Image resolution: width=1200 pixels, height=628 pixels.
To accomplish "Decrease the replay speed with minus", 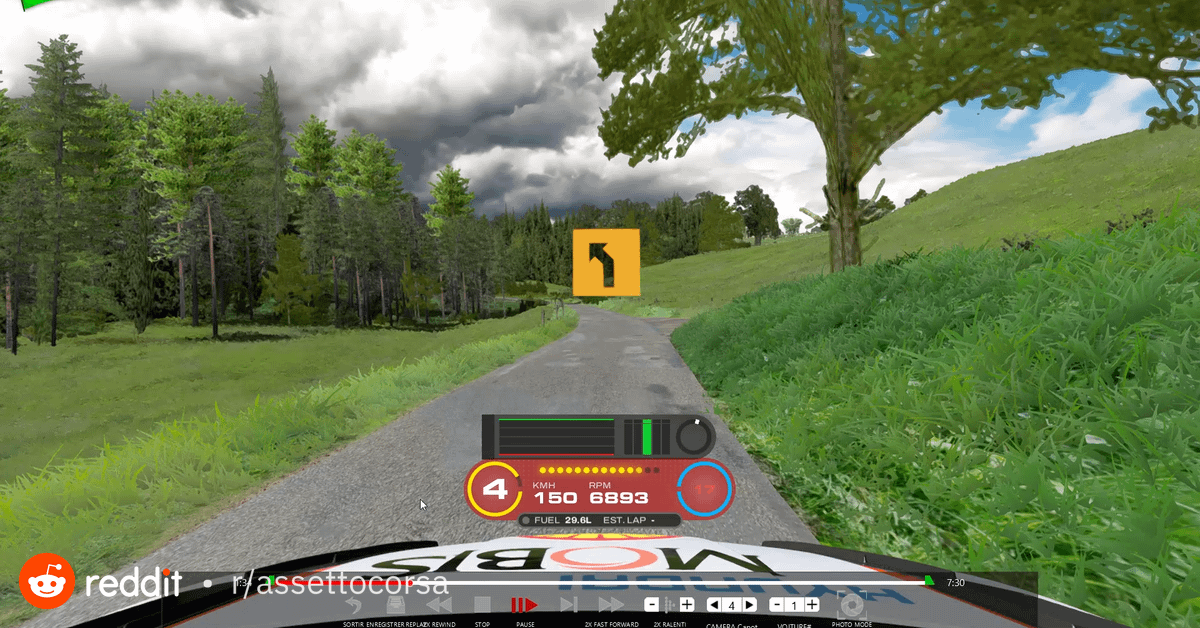I will click(x=651, y=605).
